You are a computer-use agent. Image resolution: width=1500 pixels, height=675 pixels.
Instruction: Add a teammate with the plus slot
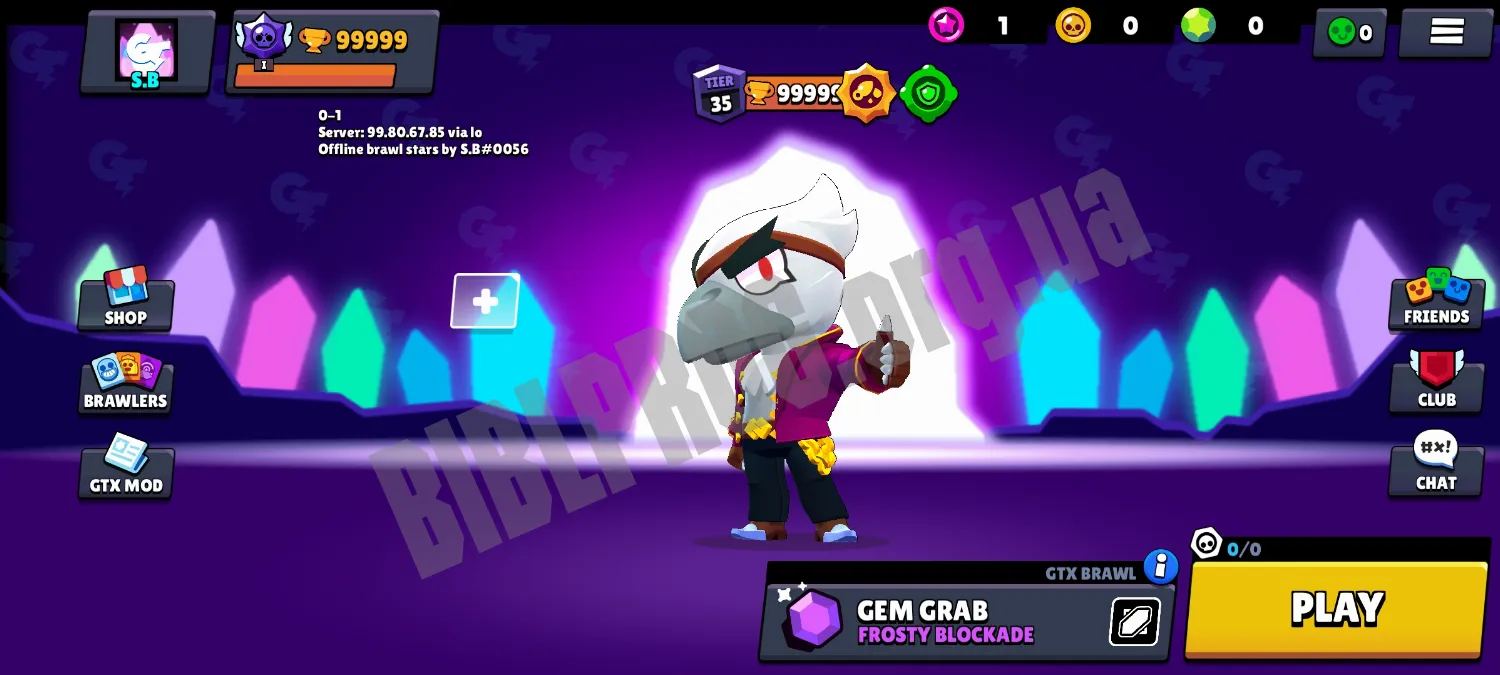coord(485,301)
